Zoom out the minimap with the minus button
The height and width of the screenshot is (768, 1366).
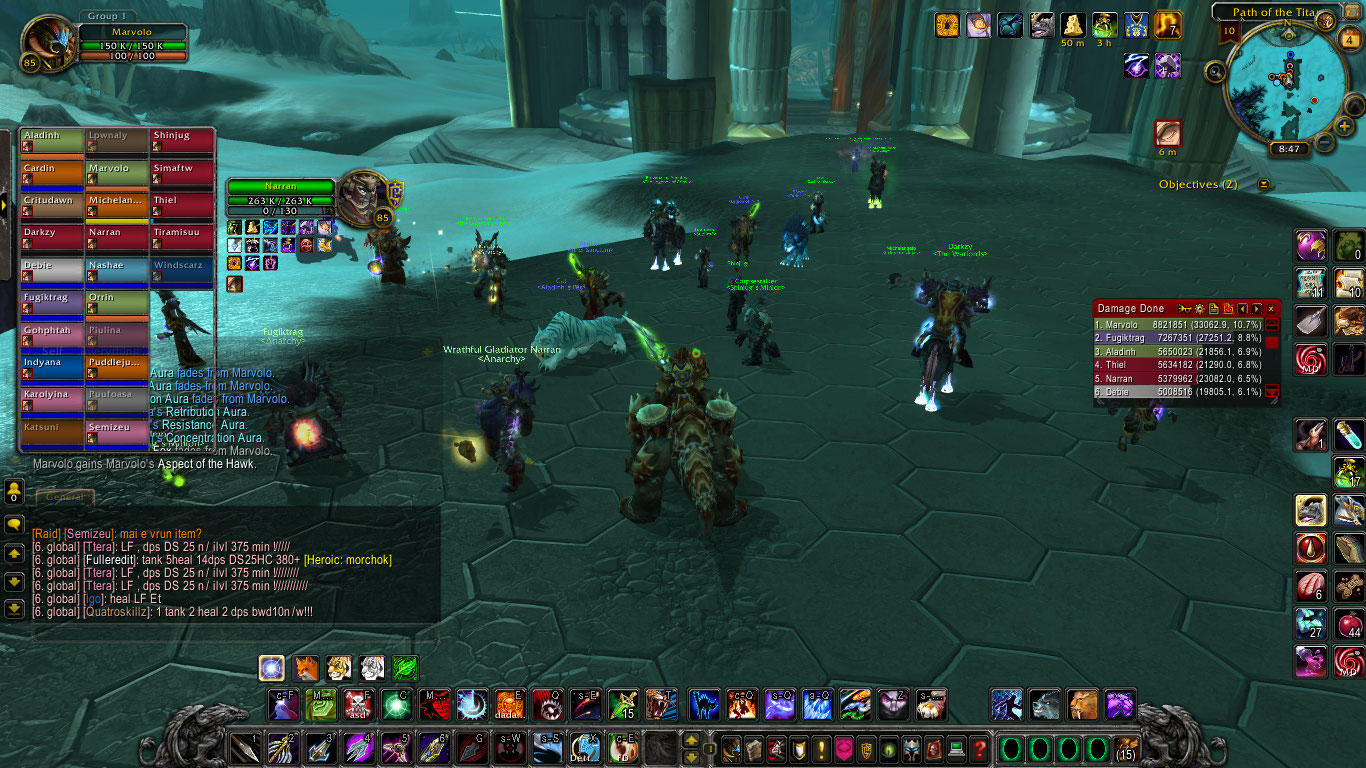tap(1324, 141)
